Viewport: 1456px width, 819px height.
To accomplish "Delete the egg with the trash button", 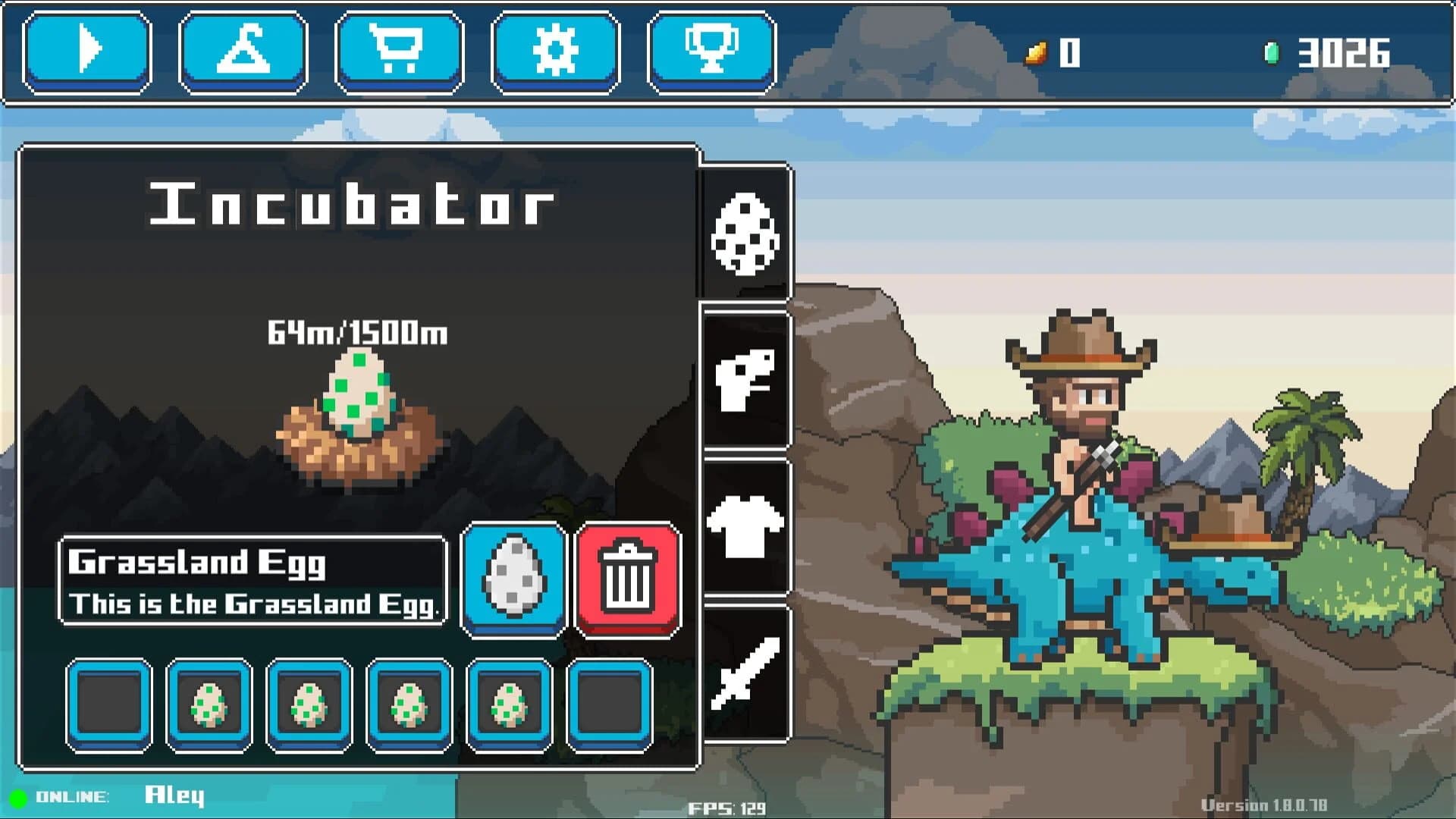I will click(x=628, y=580).
